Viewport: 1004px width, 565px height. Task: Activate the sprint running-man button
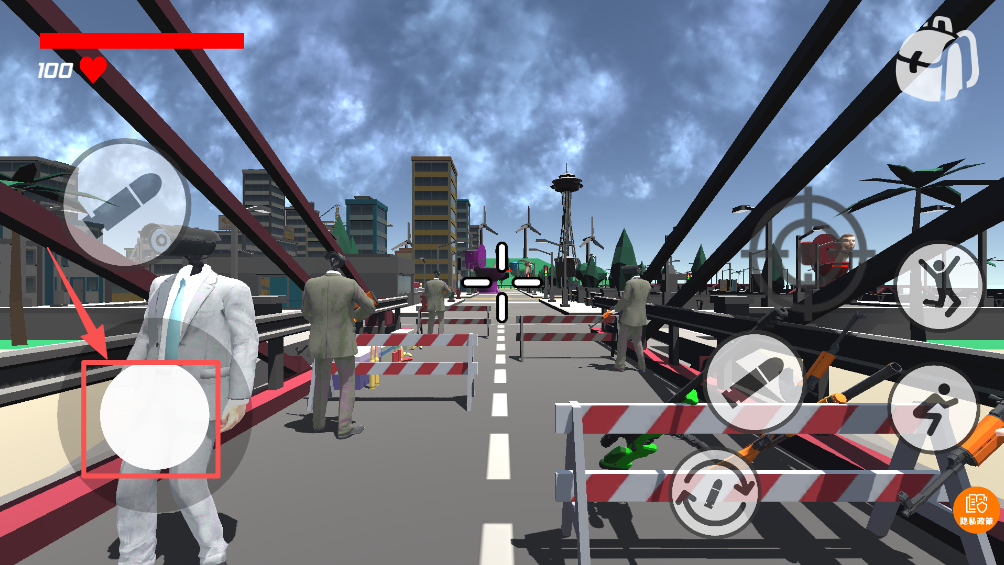pos(933,409)
